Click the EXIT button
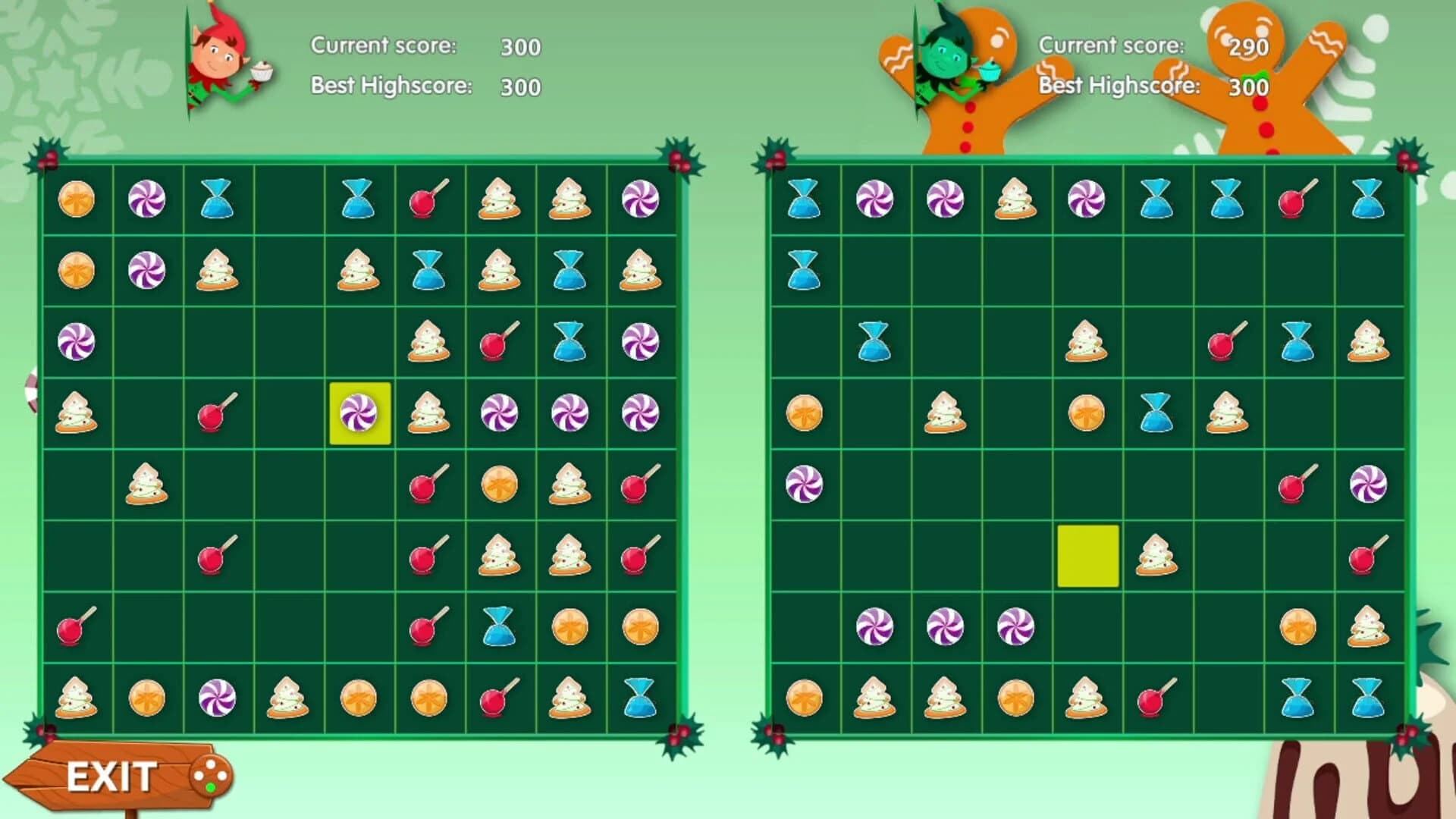Viewport: 1456px width, 819px height. (x=110, y=775)
